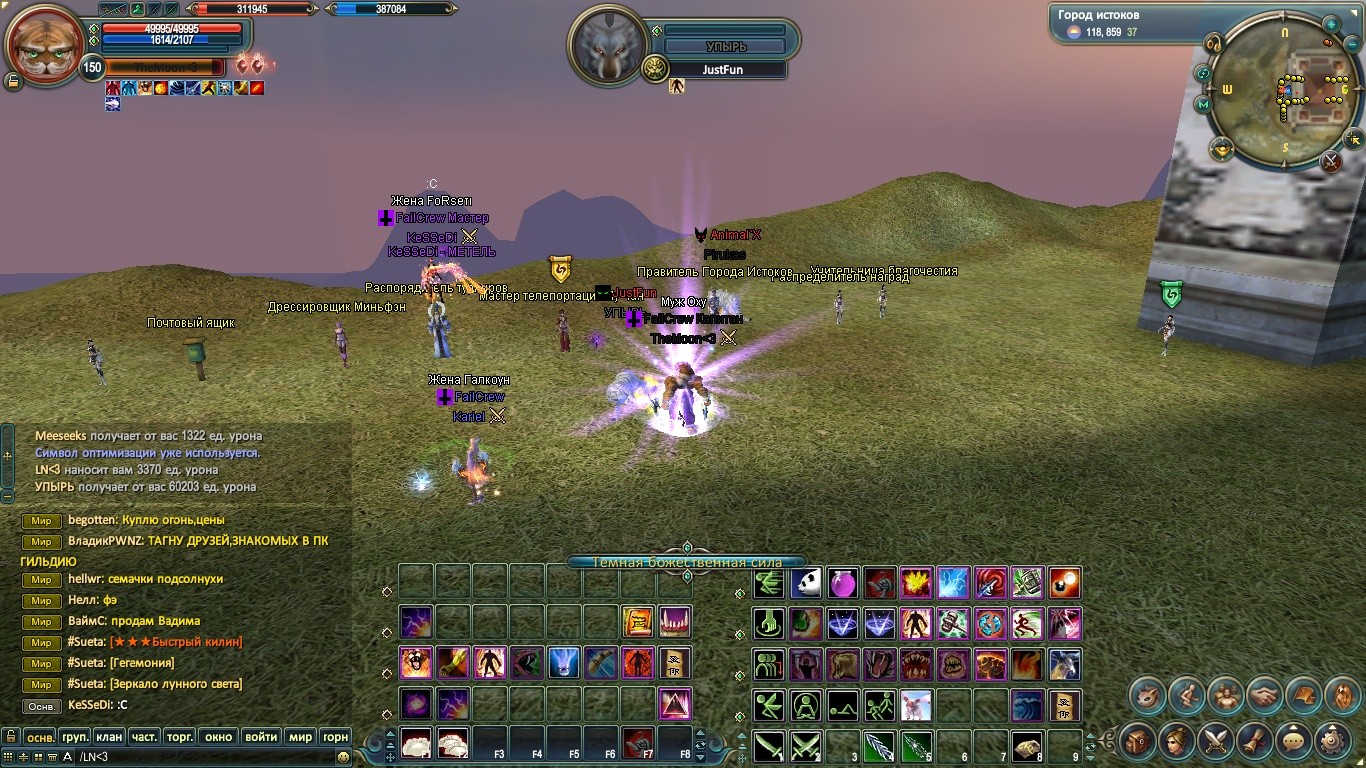Activate the pink pig pet slot
The image size is (1366, 768).
coord(916,704)
